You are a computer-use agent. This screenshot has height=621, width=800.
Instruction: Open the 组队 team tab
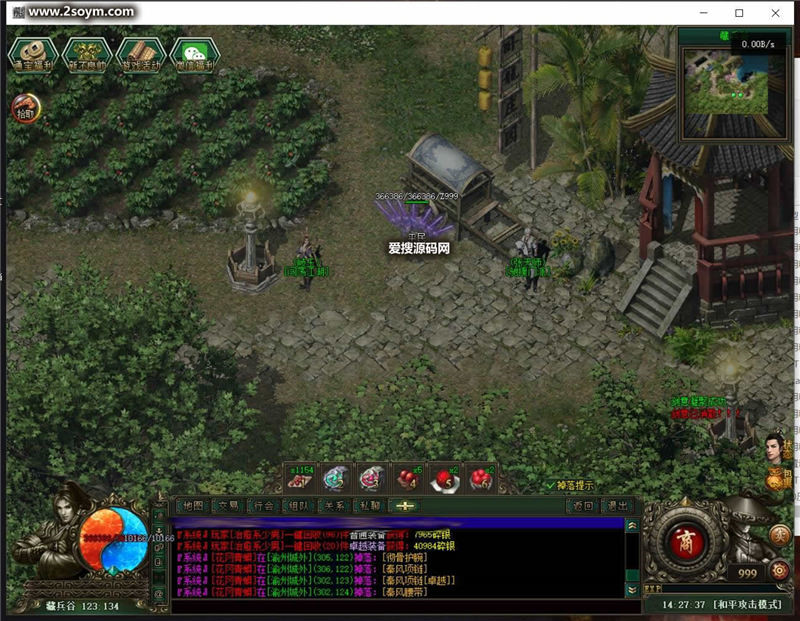point(298,506)
